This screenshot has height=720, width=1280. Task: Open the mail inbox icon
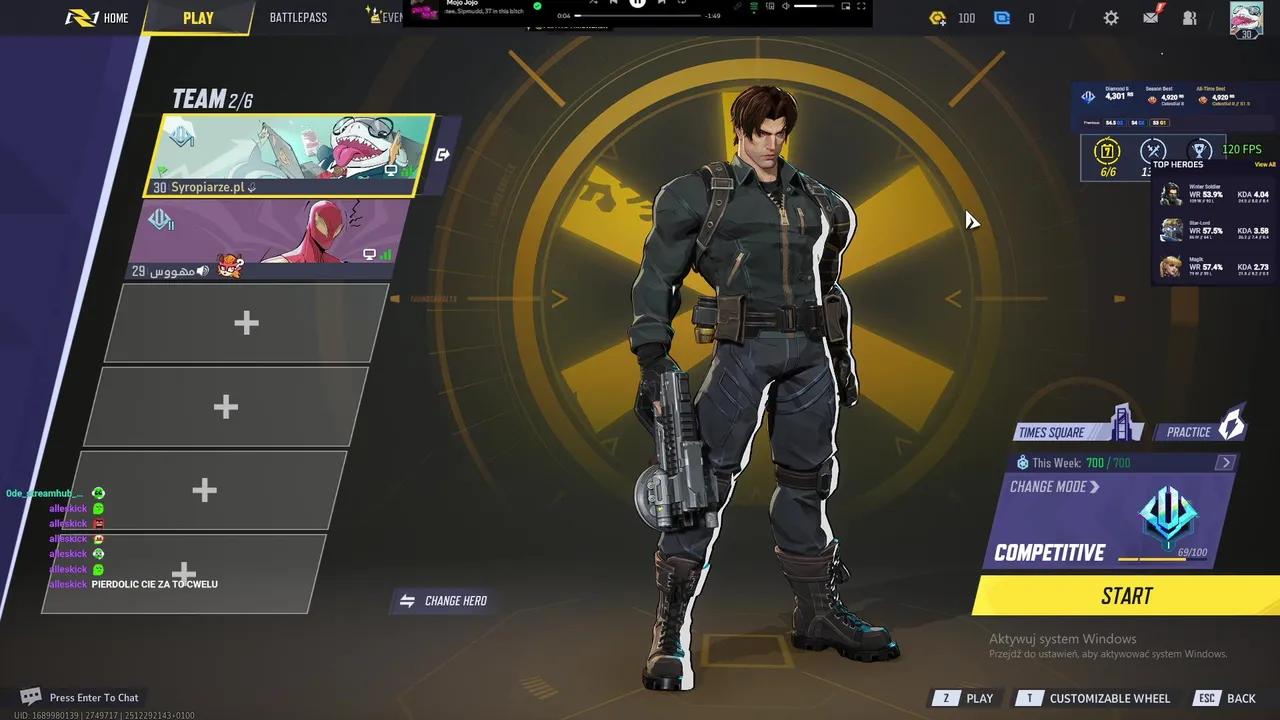[1149, 17]
